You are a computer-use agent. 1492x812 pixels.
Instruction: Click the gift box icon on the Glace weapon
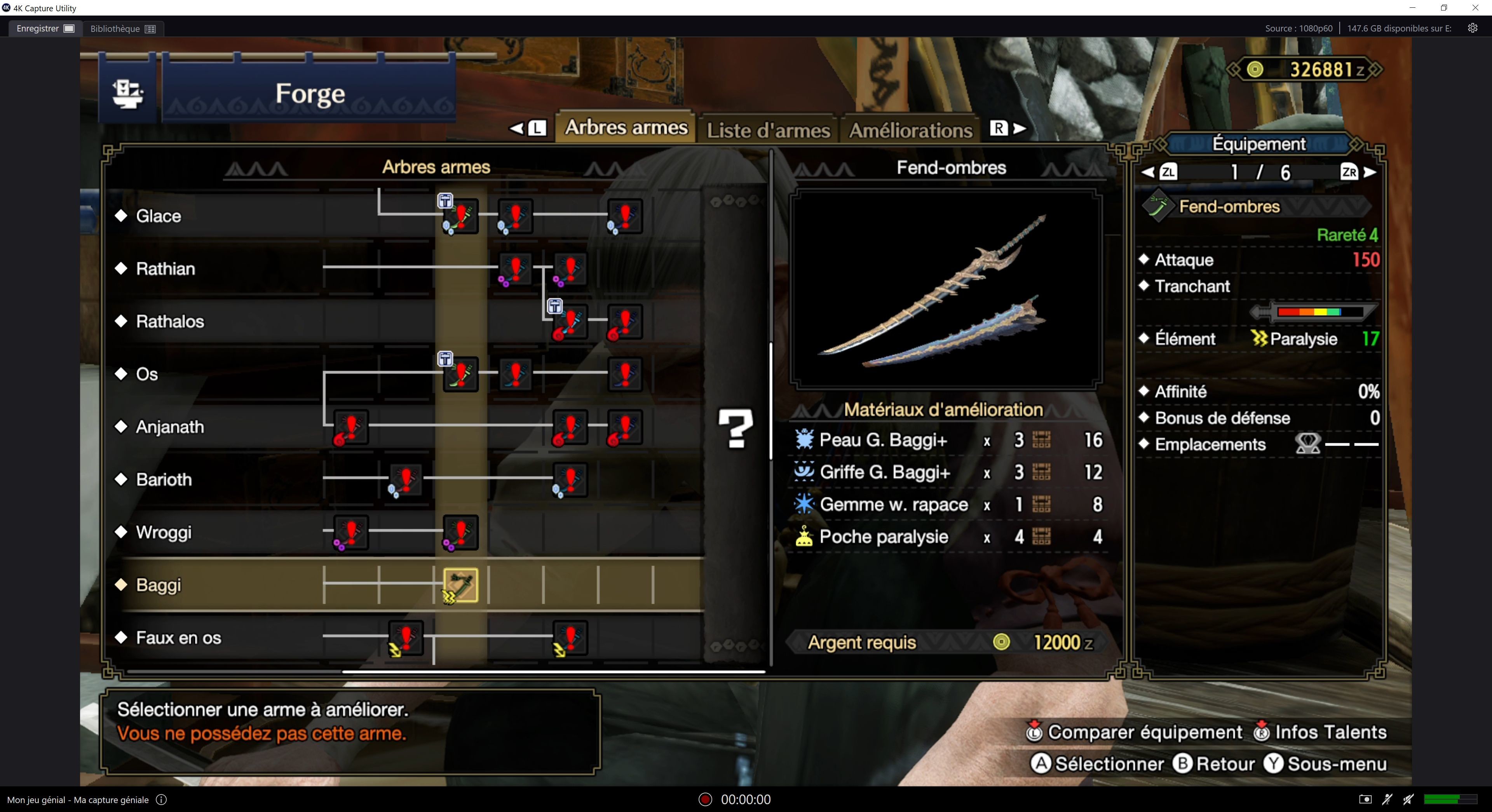tap(445, 201)
